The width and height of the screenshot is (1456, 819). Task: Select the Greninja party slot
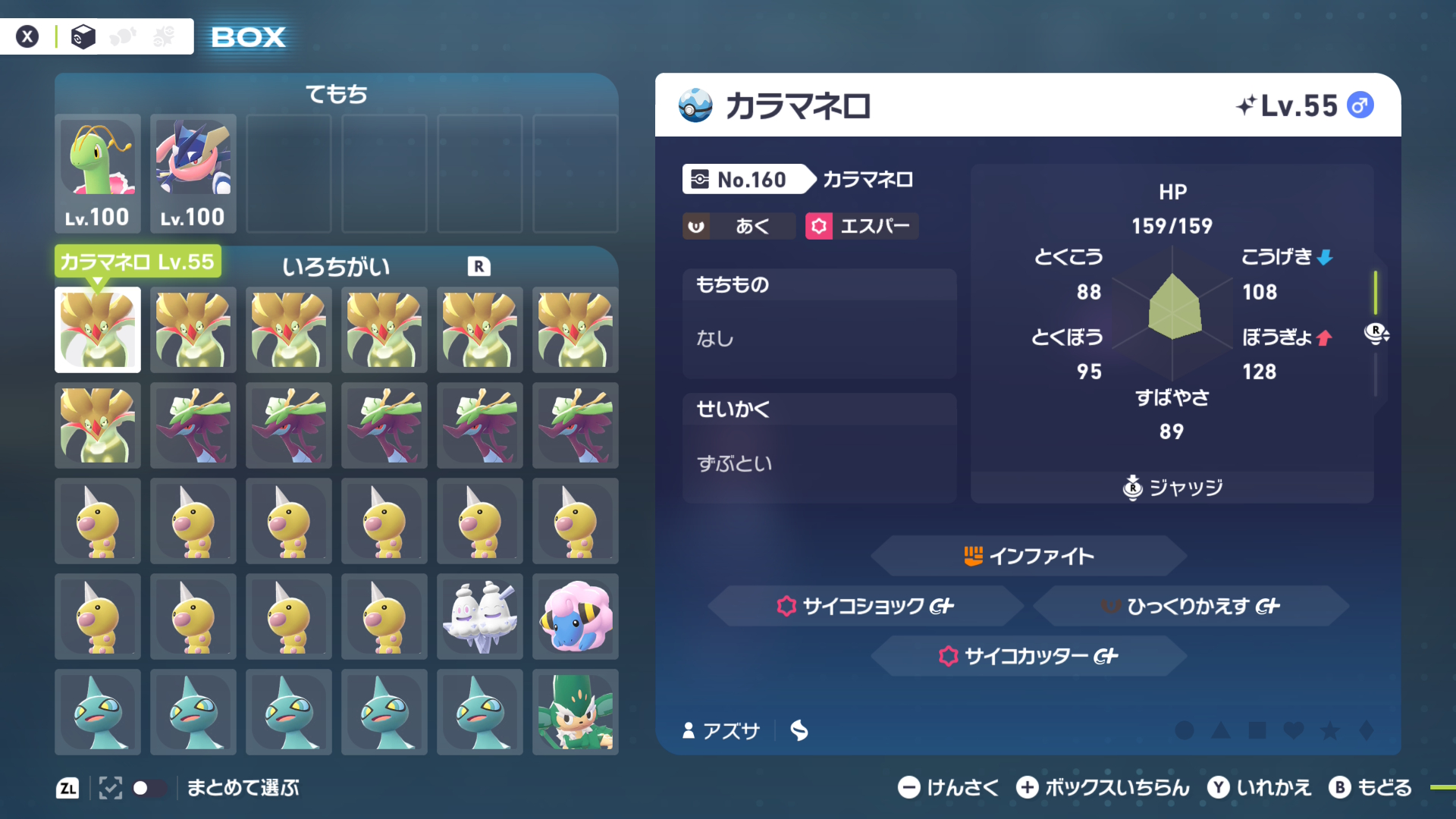pyautogui.click(x=193, y=174)
